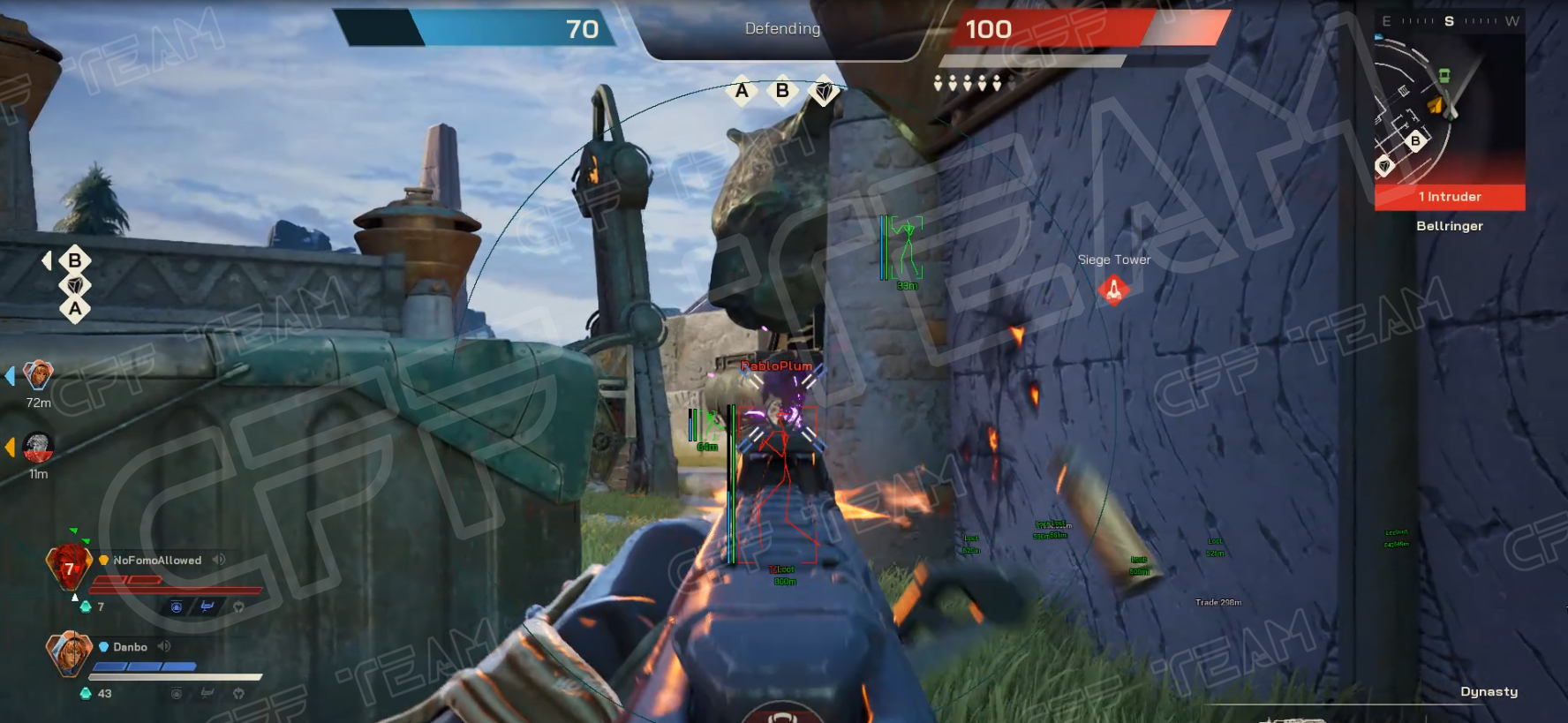Click the teammate portrait showing 11m
The width and height of the screenshot is (1568, 723).
(x=38, y=447)
